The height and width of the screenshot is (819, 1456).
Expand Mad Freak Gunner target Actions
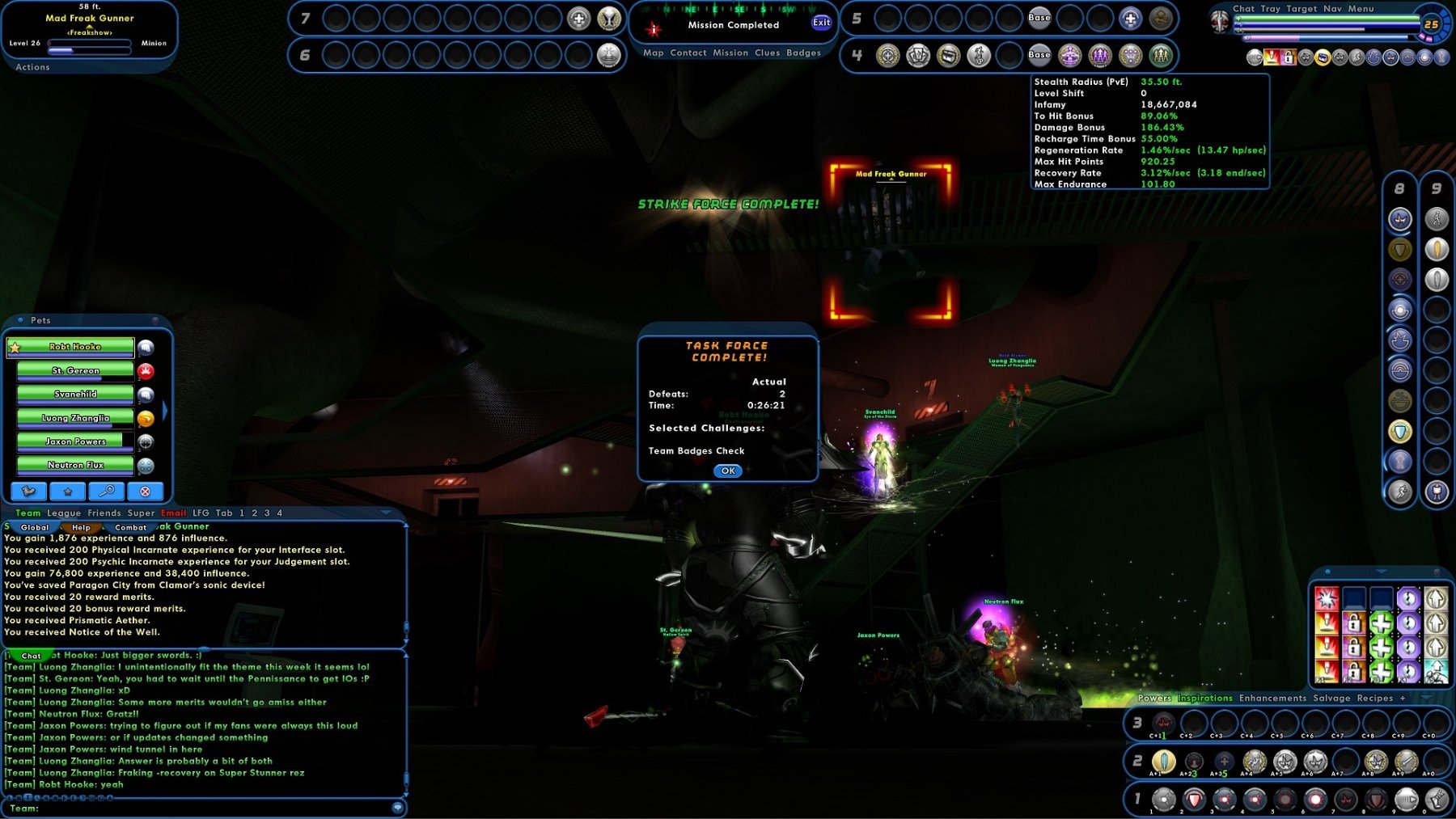(32, 67)
